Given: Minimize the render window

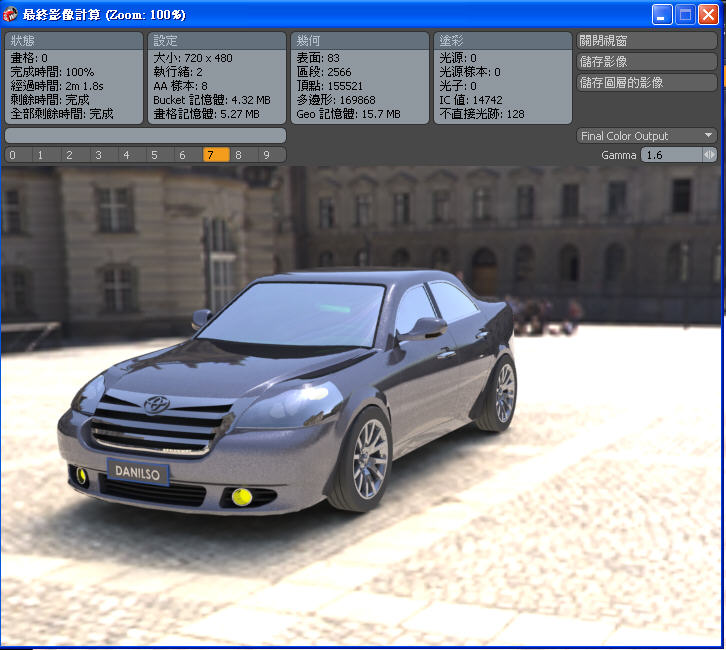Looking at the screenshot, I should click(x=662, y=15).
